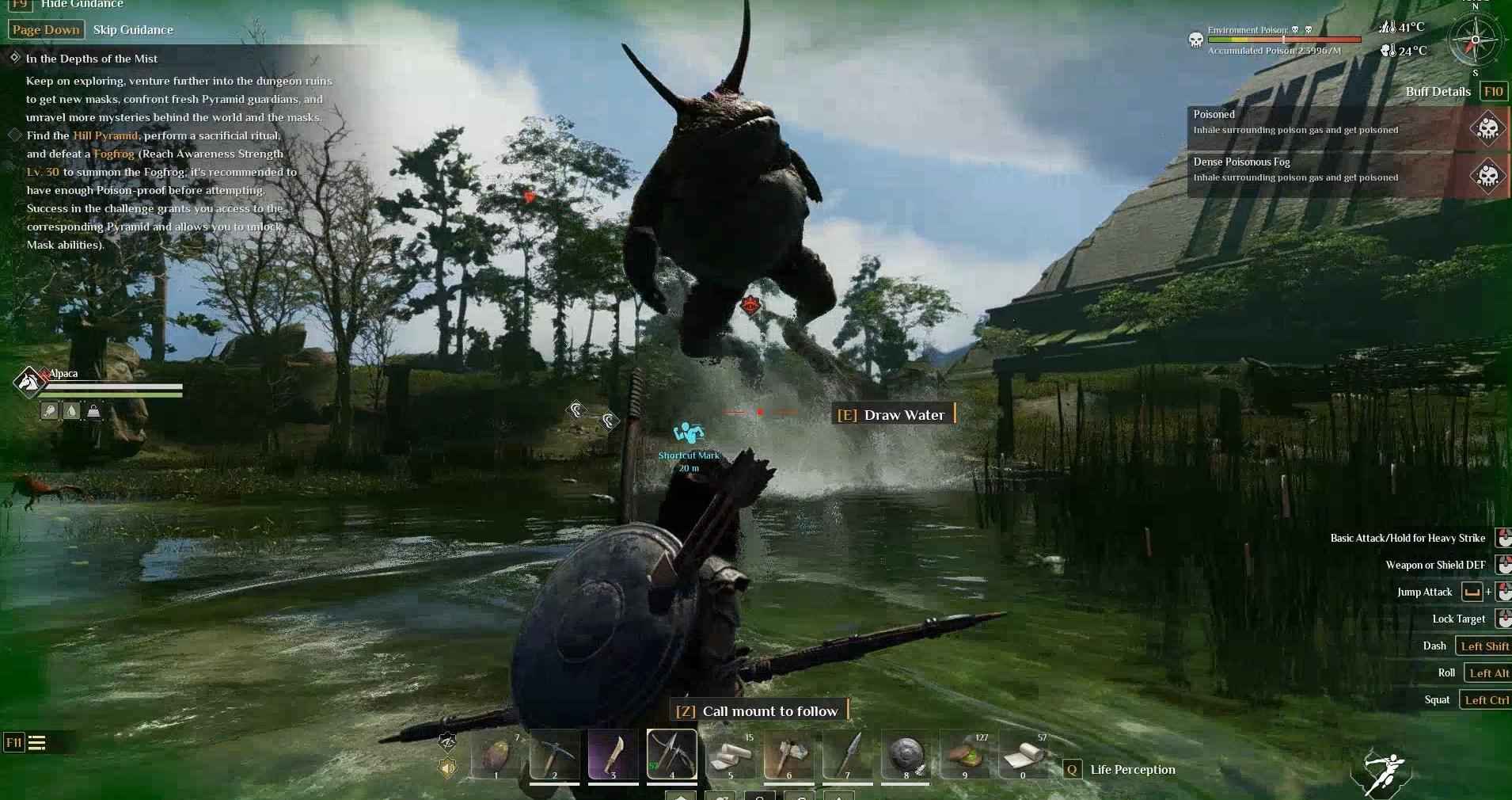Viewport: 1512px width, 800px height.
Task: Open the menu with the list icon
Action: coord(36,743)
